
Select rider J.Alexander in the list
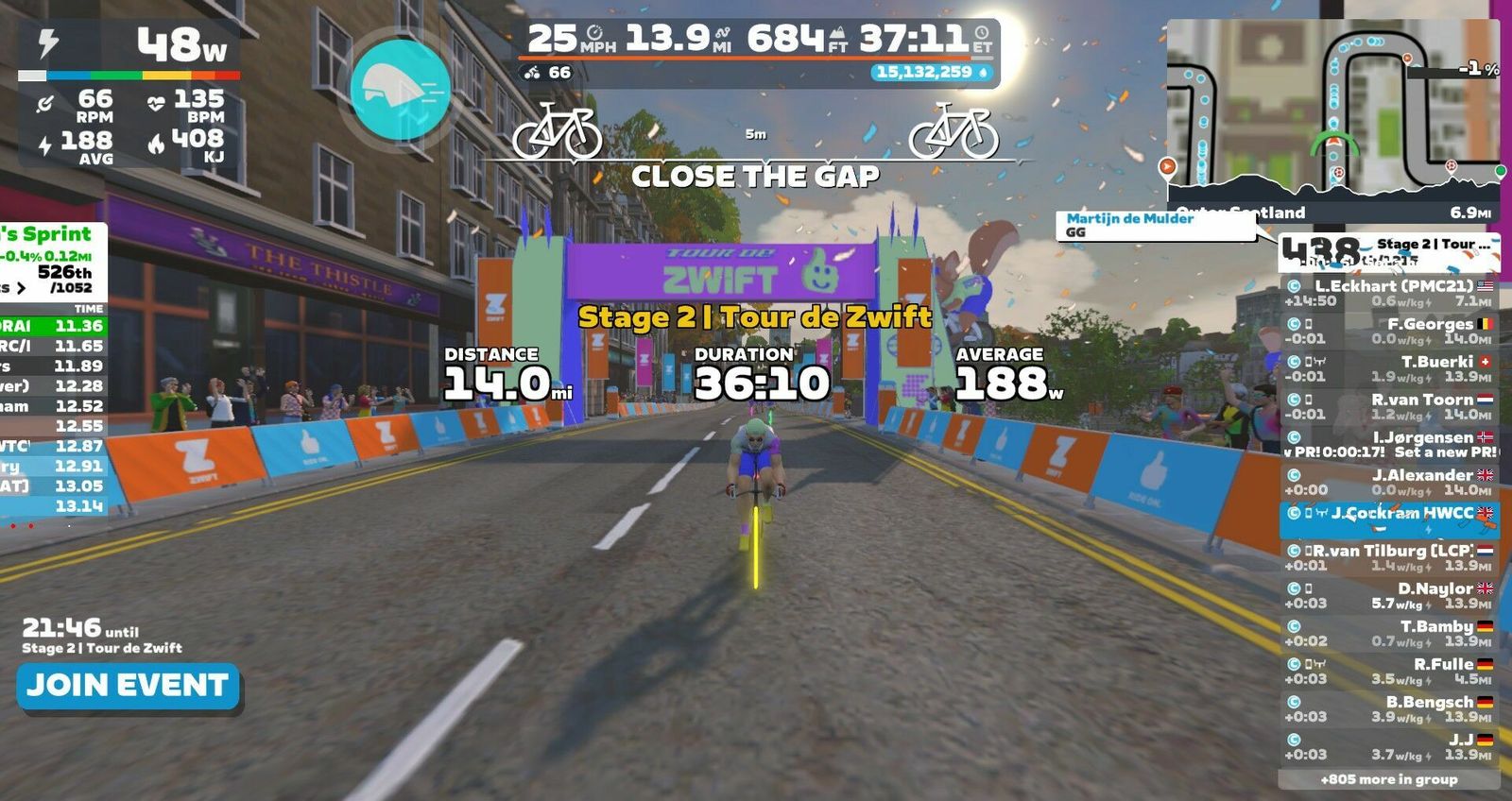(x=1389, y=482)
